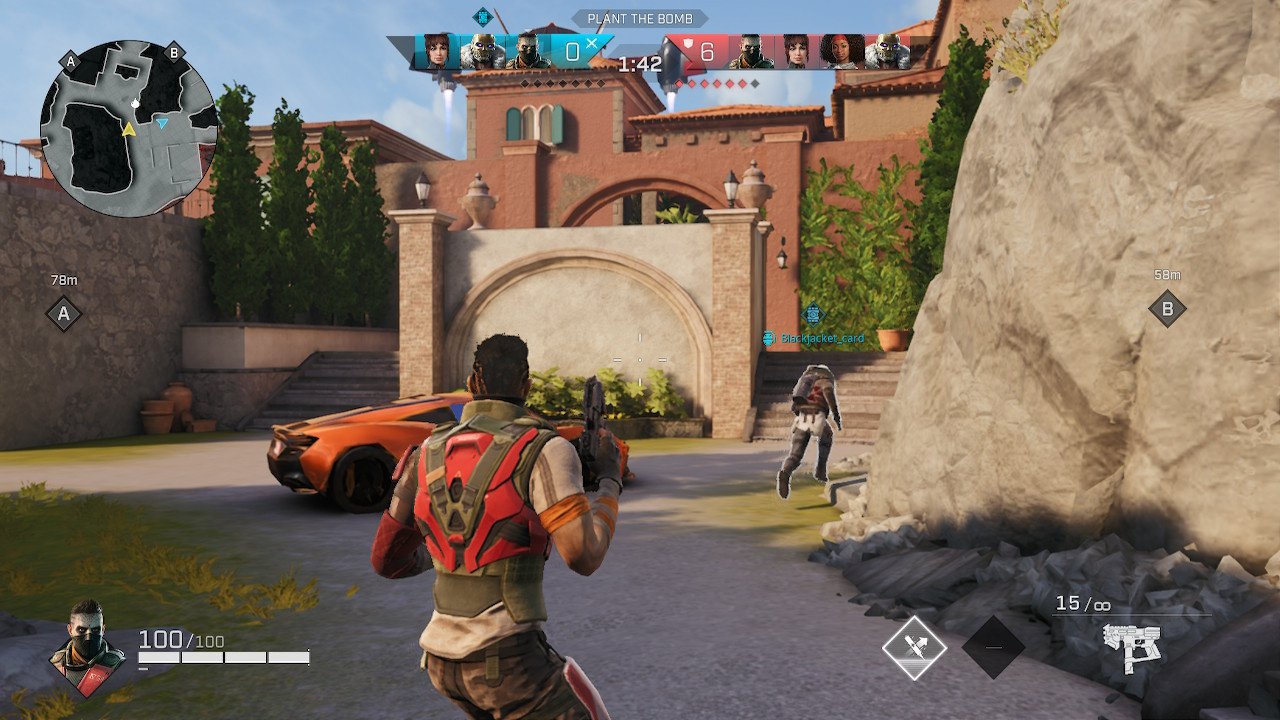This screenshot has width=1280, height=720.
Task: Select blue team's skull-masked teammate portrait
Action: click(x=482, y=51)
